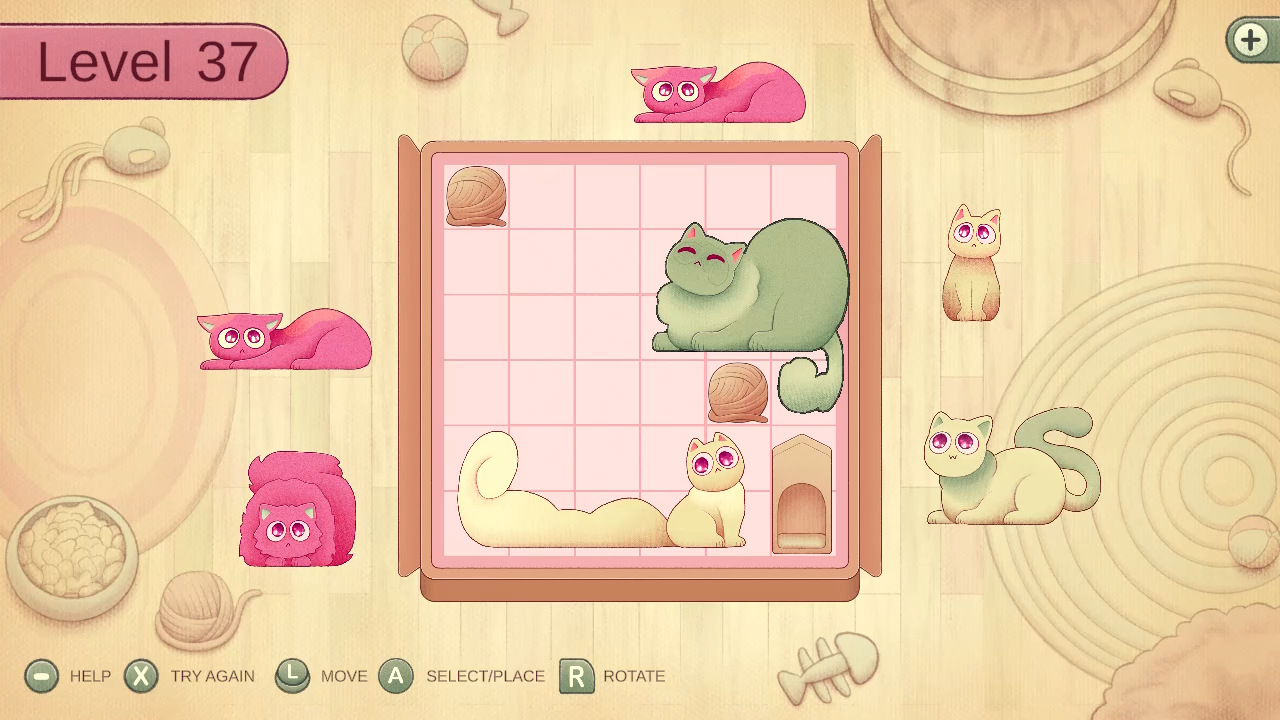Image resolution: width=1280 pixels, height=720 pixels.
Task: Click the R Rotate control
Action: (x=573, y=676)
